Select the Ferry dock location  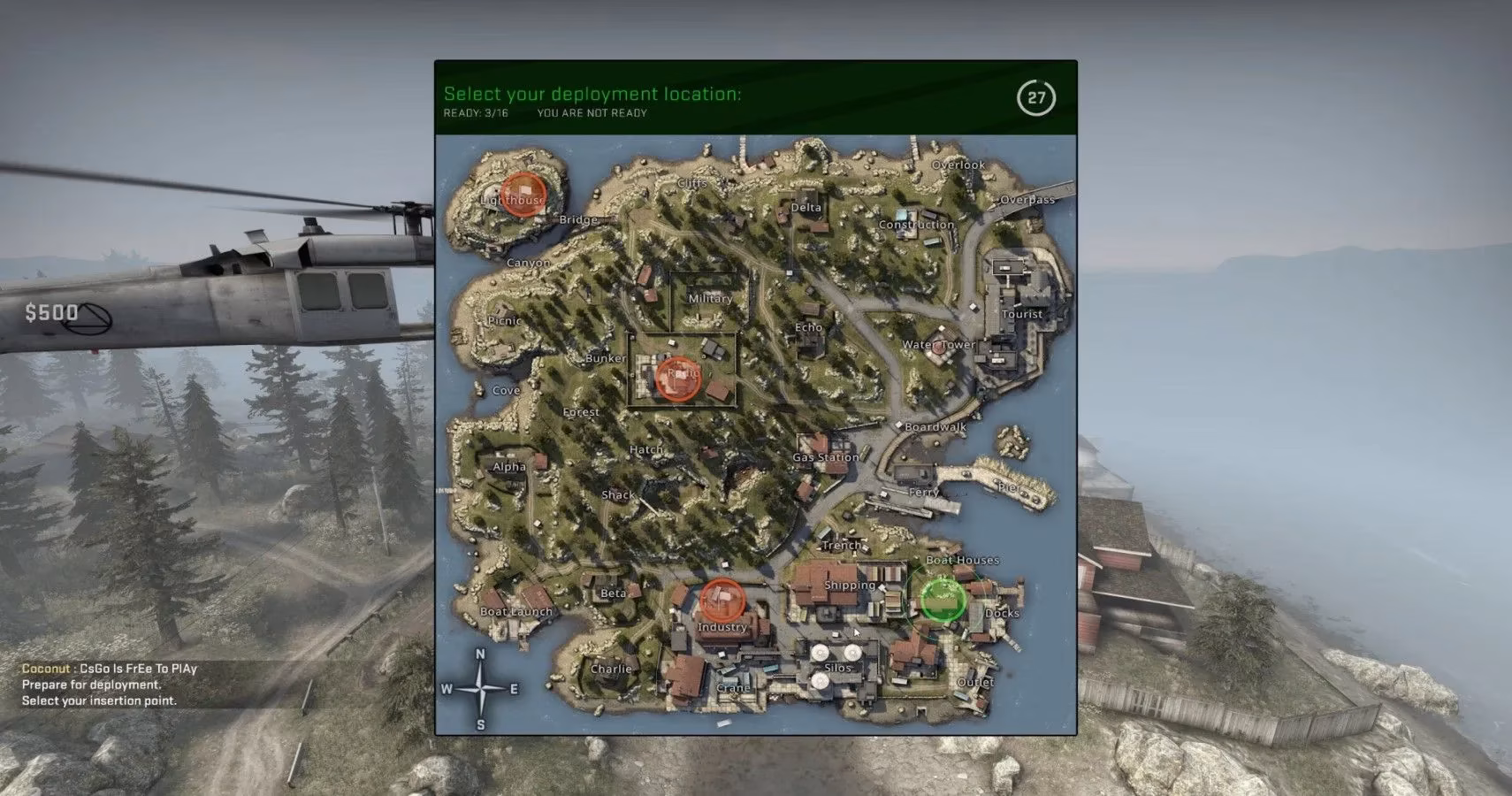point(925,492)
